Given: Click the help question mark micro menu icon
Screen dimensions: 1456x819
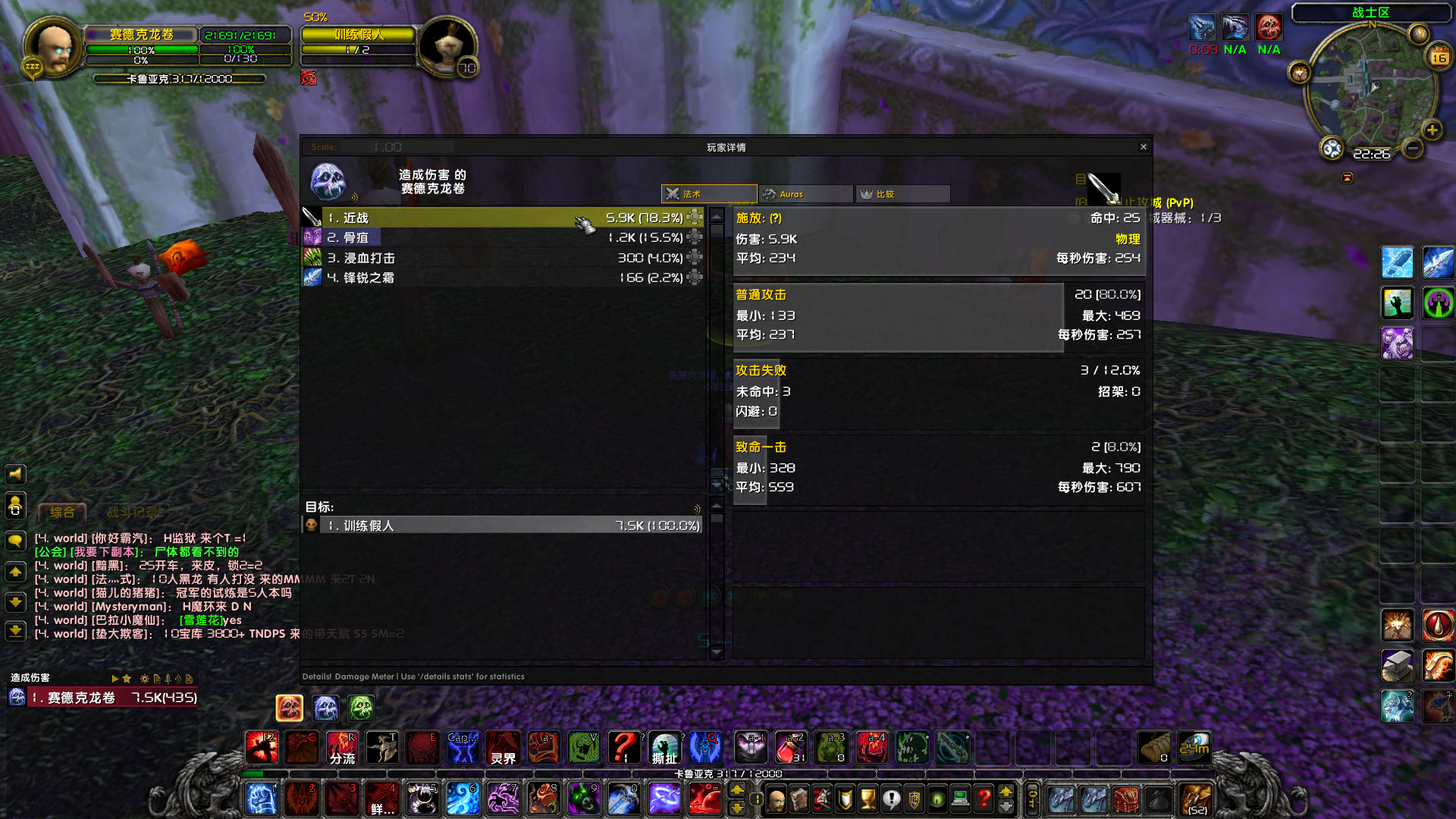Looking at the screenshot, I should pos(984,799).
